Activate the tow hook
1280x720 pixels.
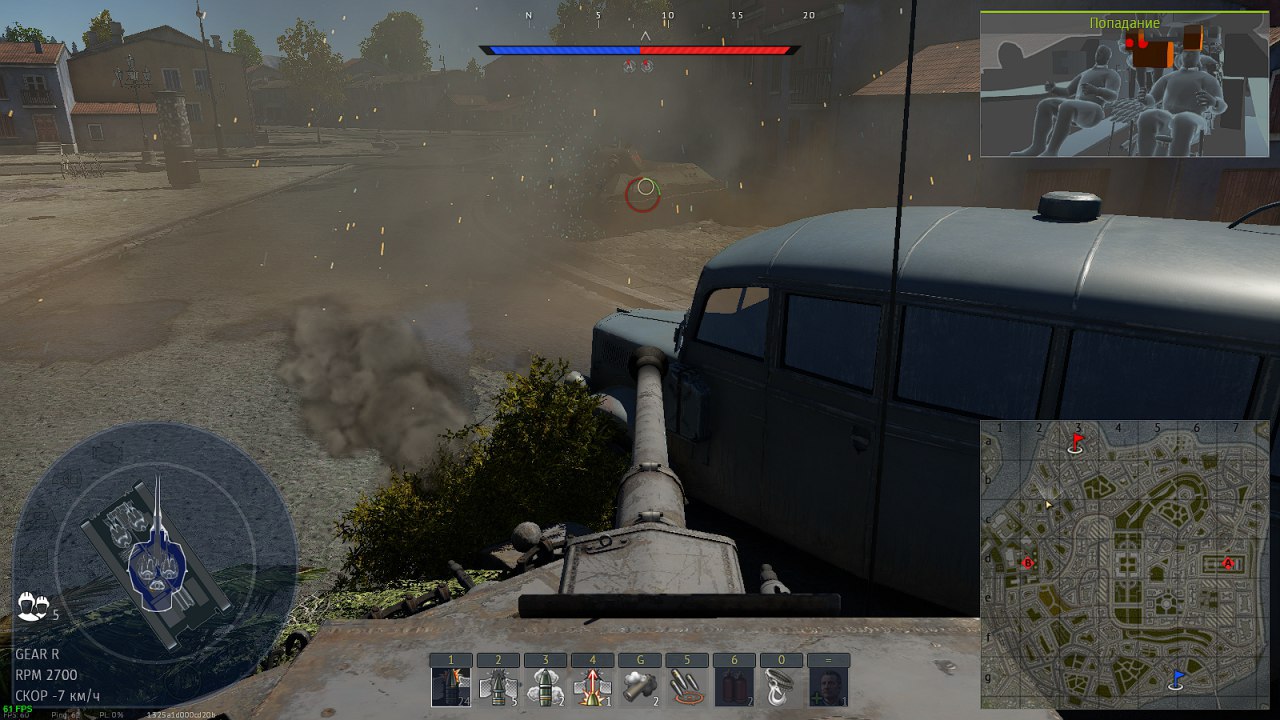tap(780, 687)
